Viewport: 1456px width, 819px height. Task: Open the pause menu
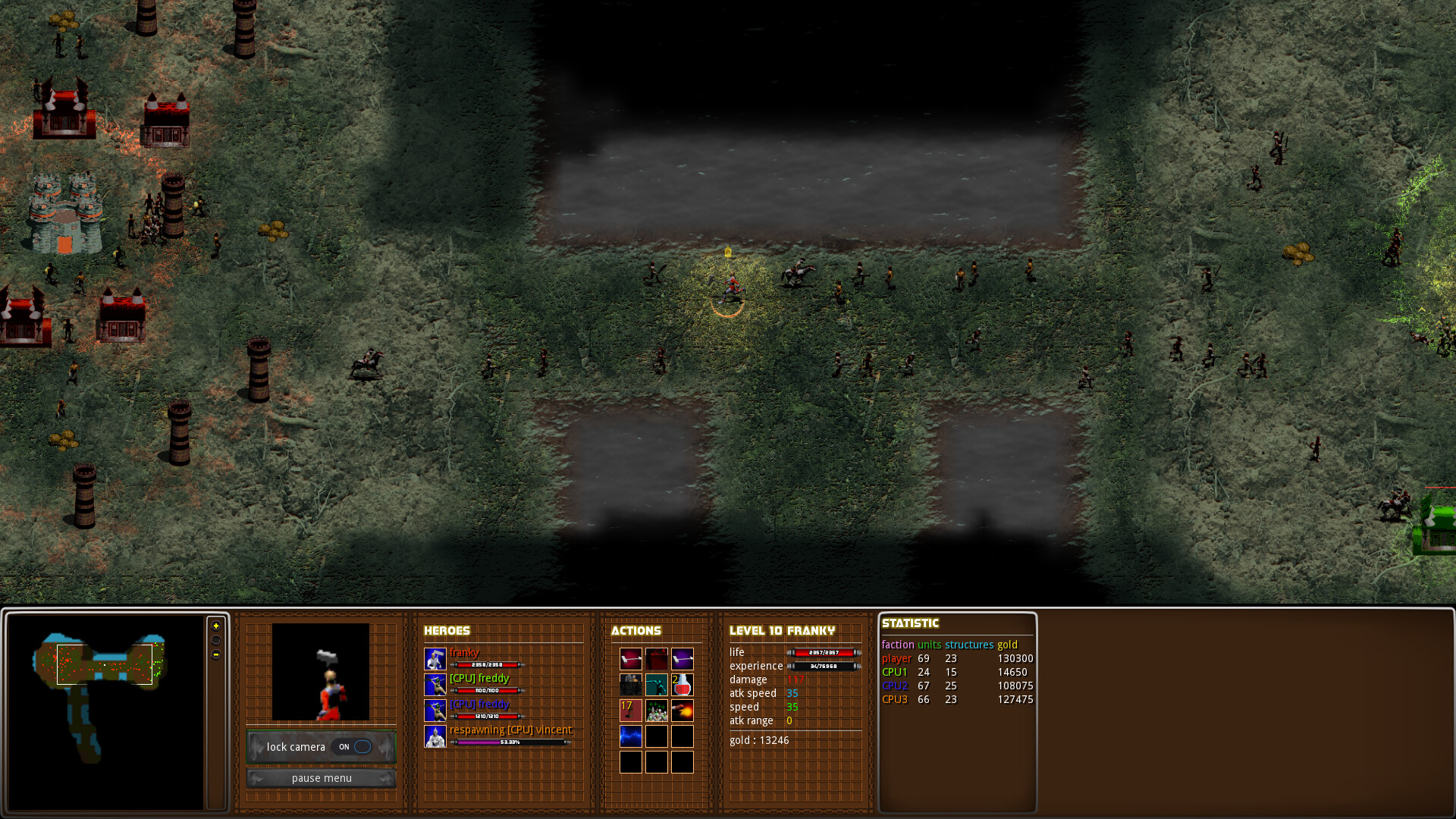click(x=322, y=778)
